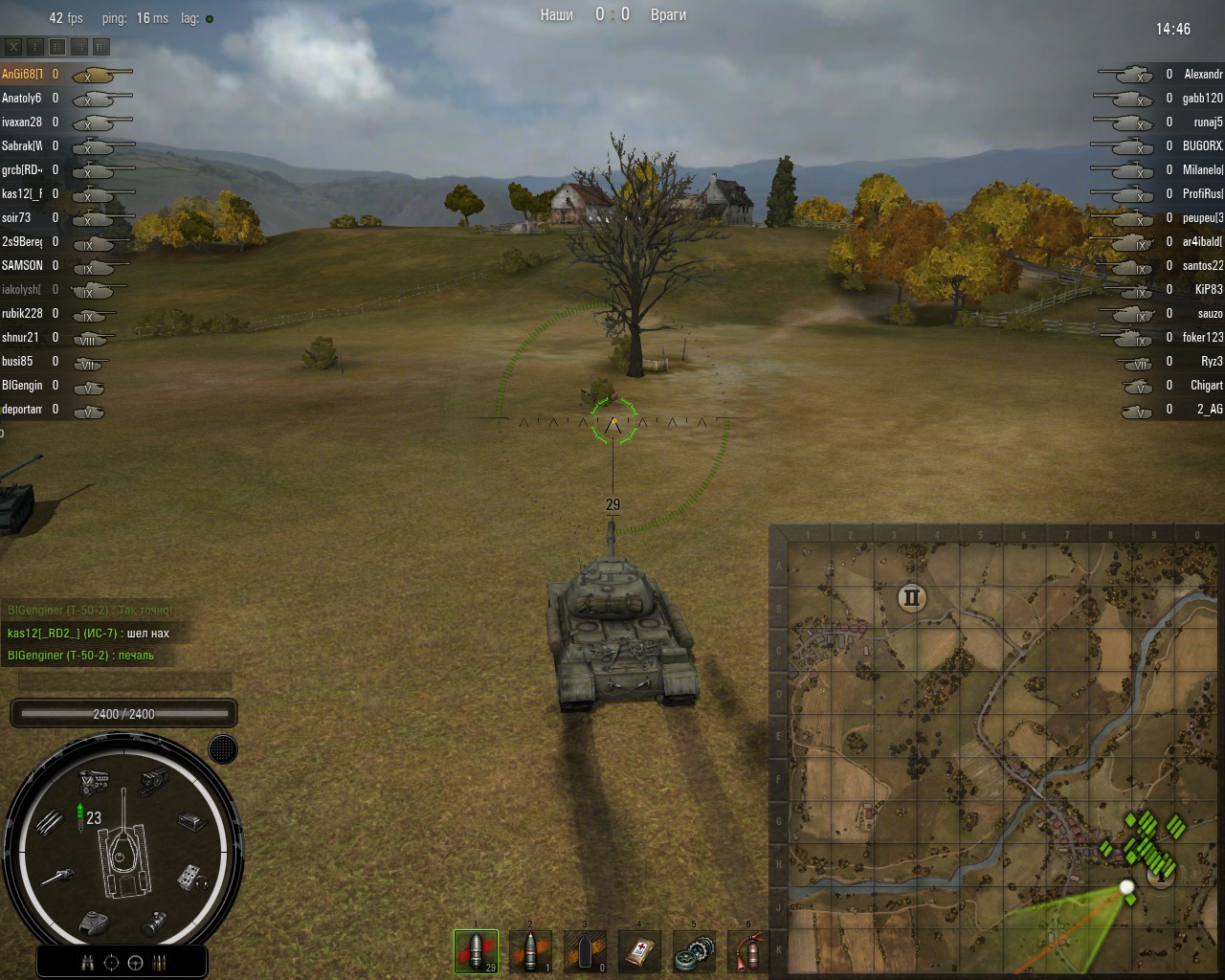Select the armor-piercing shell in slot 1
Screen dimensions: 1225x980
(476, 950)
